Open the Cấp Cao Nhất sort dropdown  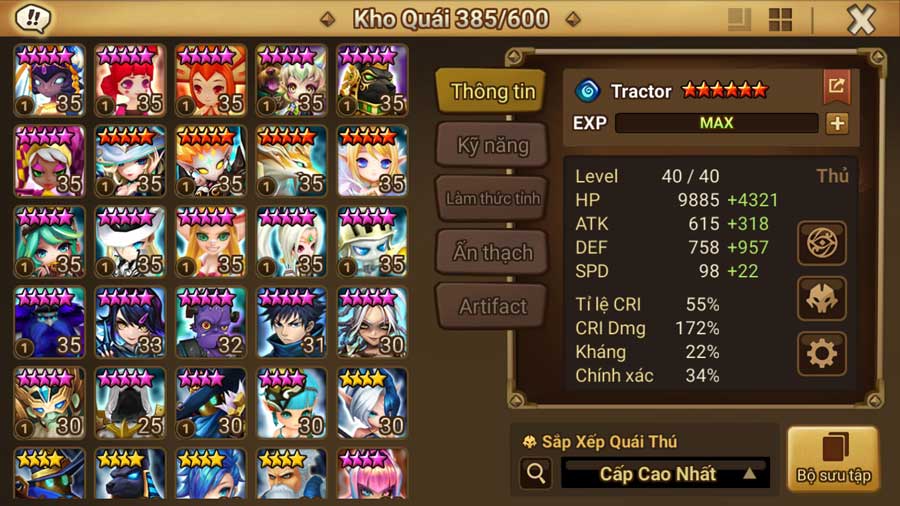coord(665,473)
